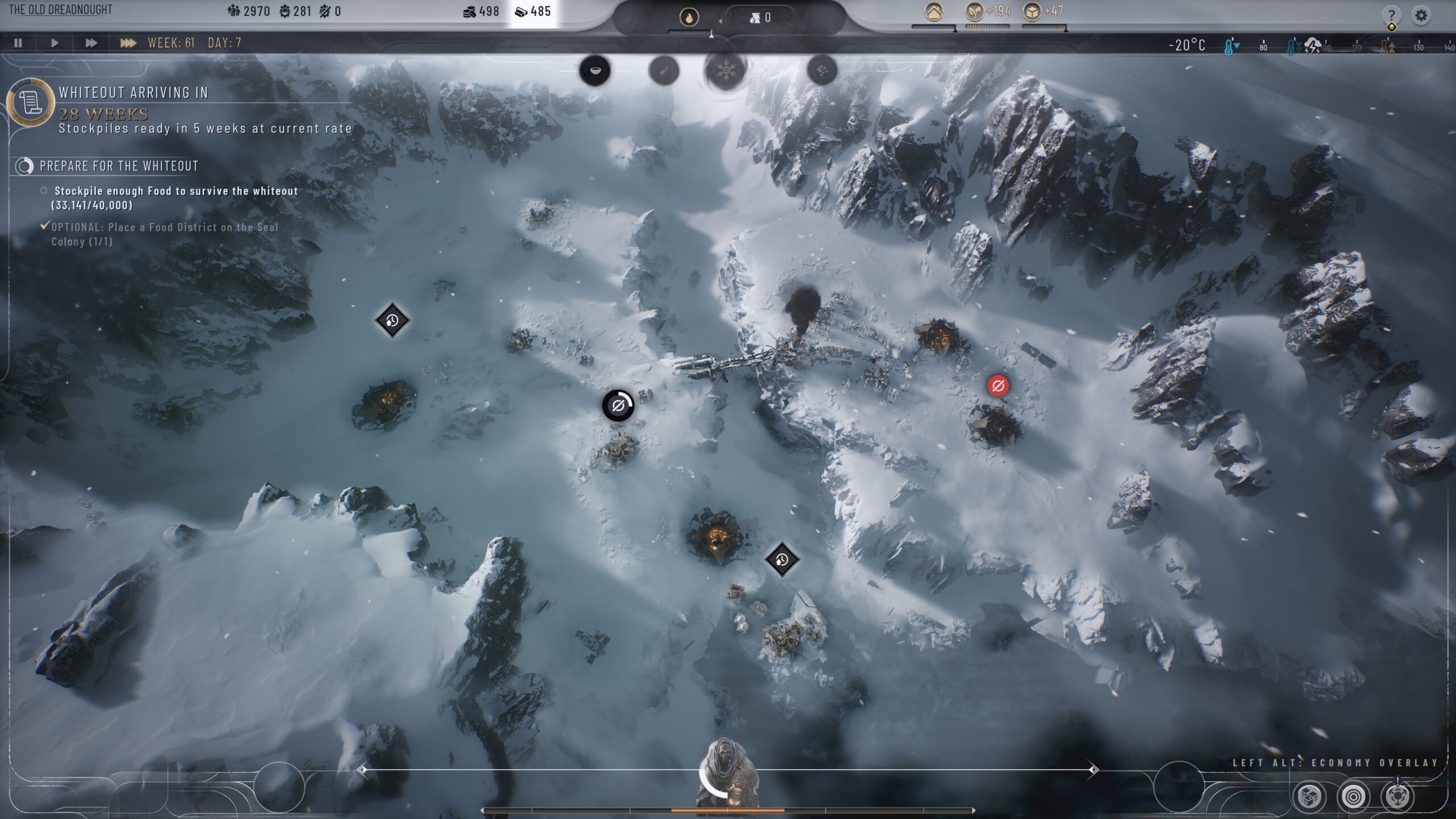The width and height of the screenshot is (1456, 819).
Task: Click the hexagon-with-arrows button with exclamation alert
Action: 1397,796
